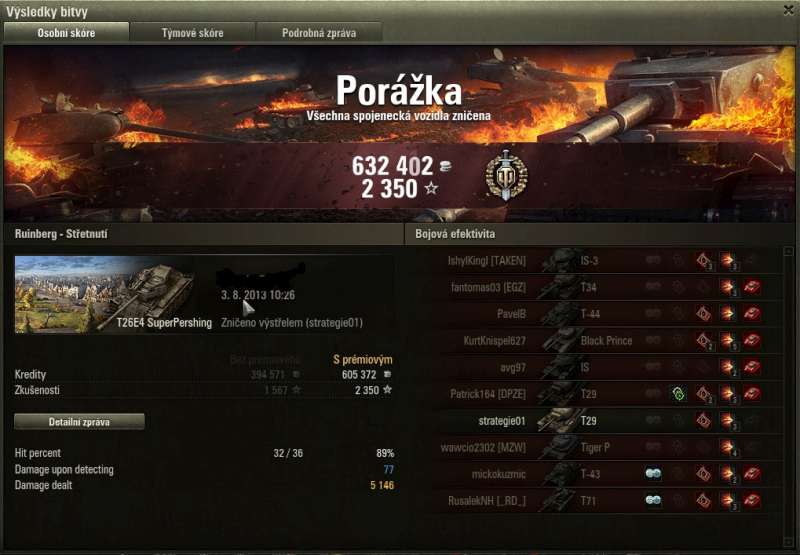Click the Detailní zpráva button
800x555 pixels.
pyautogui.click(x=80, y=422)
